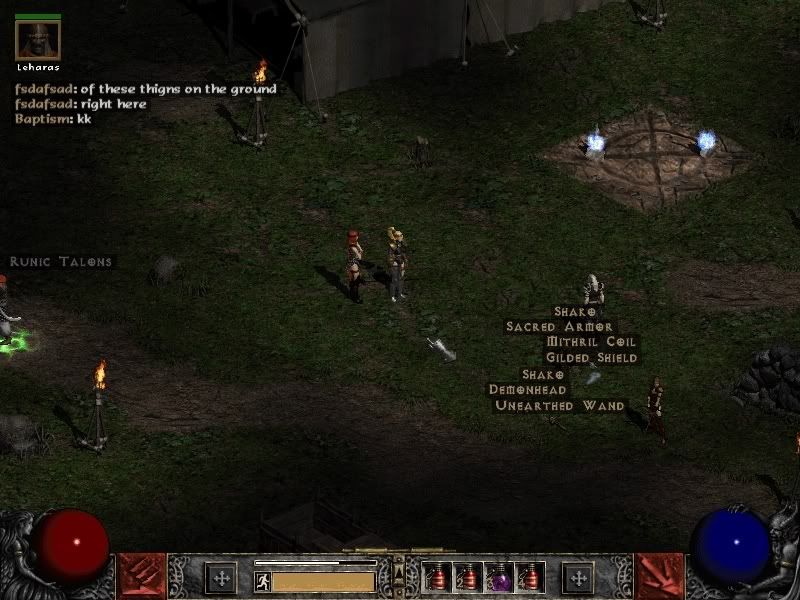The width and height of the screenshot is (800, 600).
Task: Pick up the Mithril Coil label
Action: 591,342
